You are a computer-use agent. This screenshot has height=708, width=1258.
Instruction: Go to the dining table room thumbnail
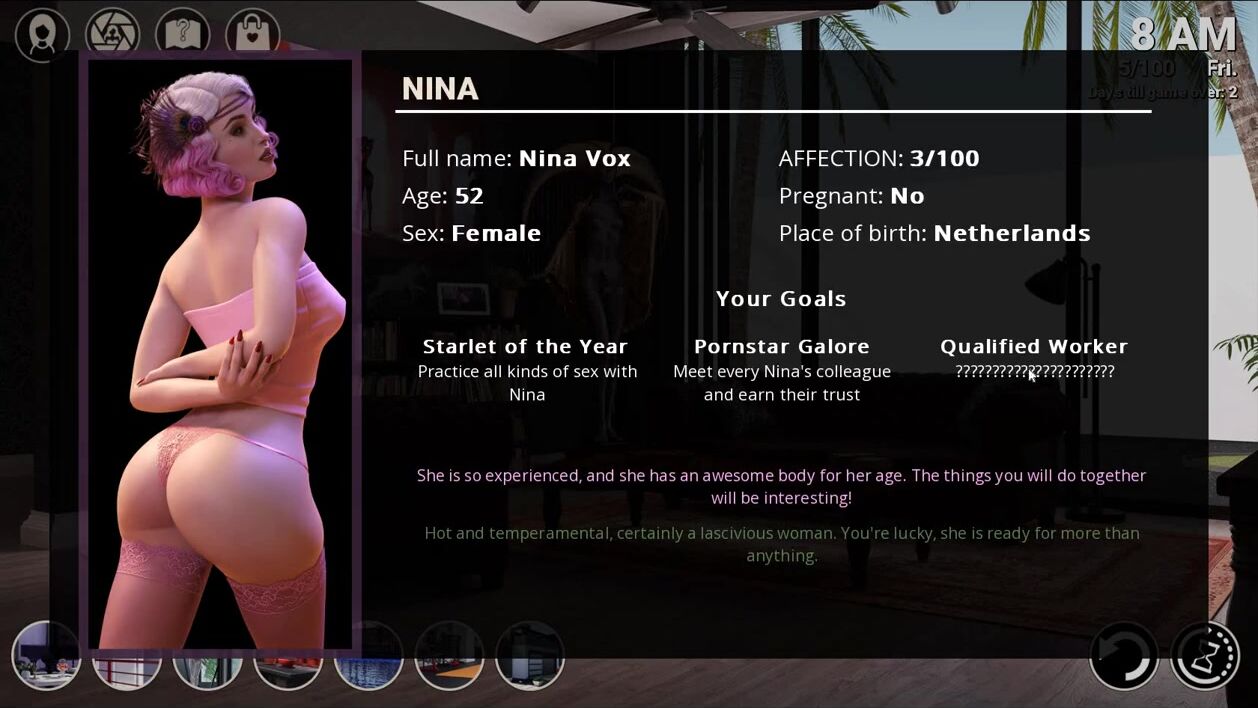[x=46, y=656]
